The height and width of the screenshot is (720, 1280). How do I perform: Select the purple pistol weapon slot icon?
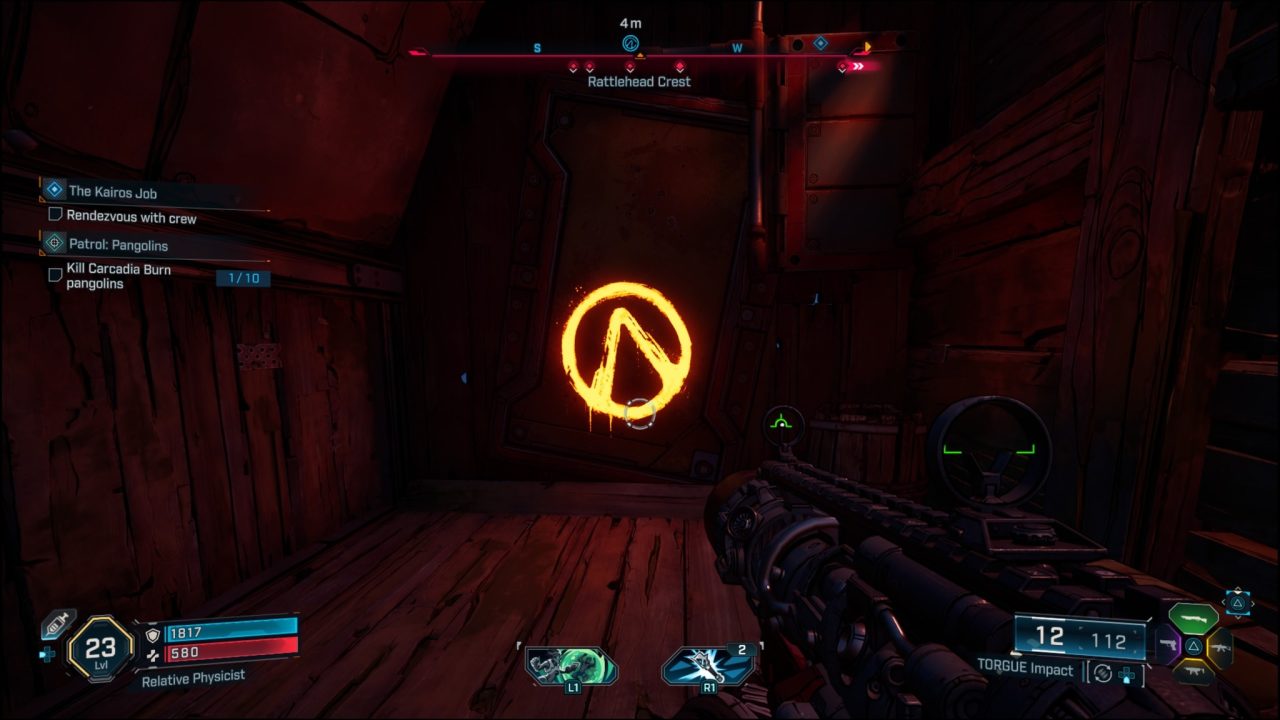click(x=1169, y=645)
